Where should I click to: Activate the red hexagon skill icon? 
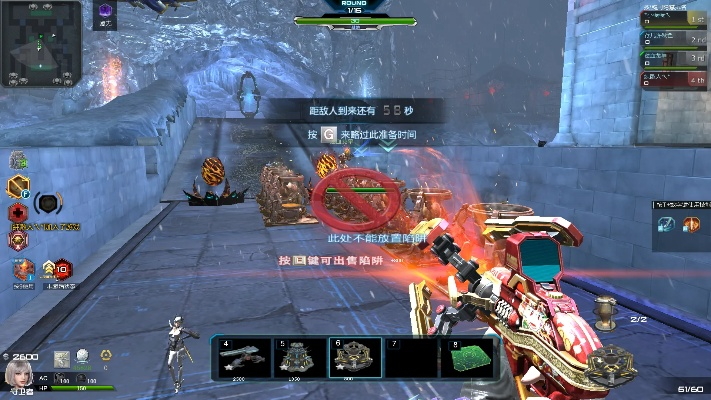point(17,213)
